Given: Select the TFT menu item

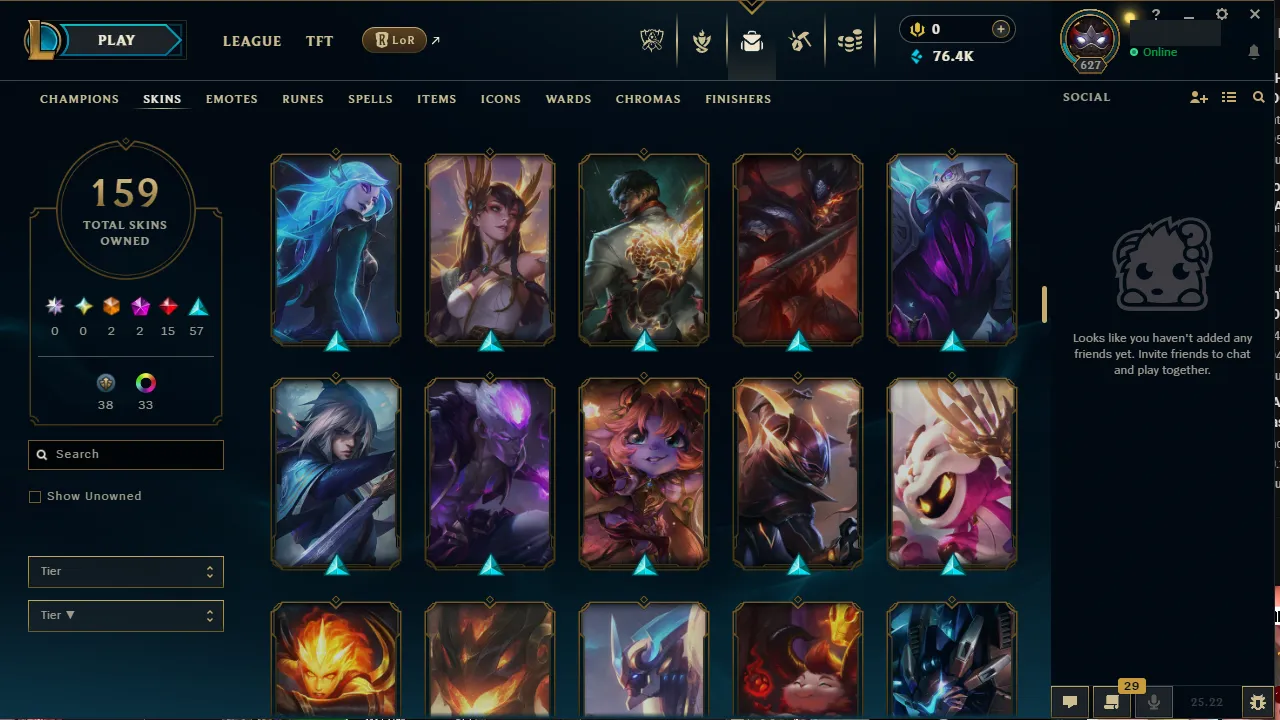Looking at the screenshot, I should pos(319,41).
